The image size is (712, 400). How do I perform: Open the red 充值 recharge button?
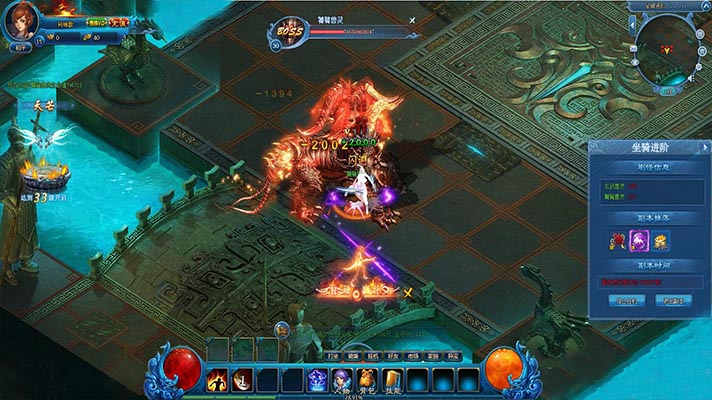[119, 22]
